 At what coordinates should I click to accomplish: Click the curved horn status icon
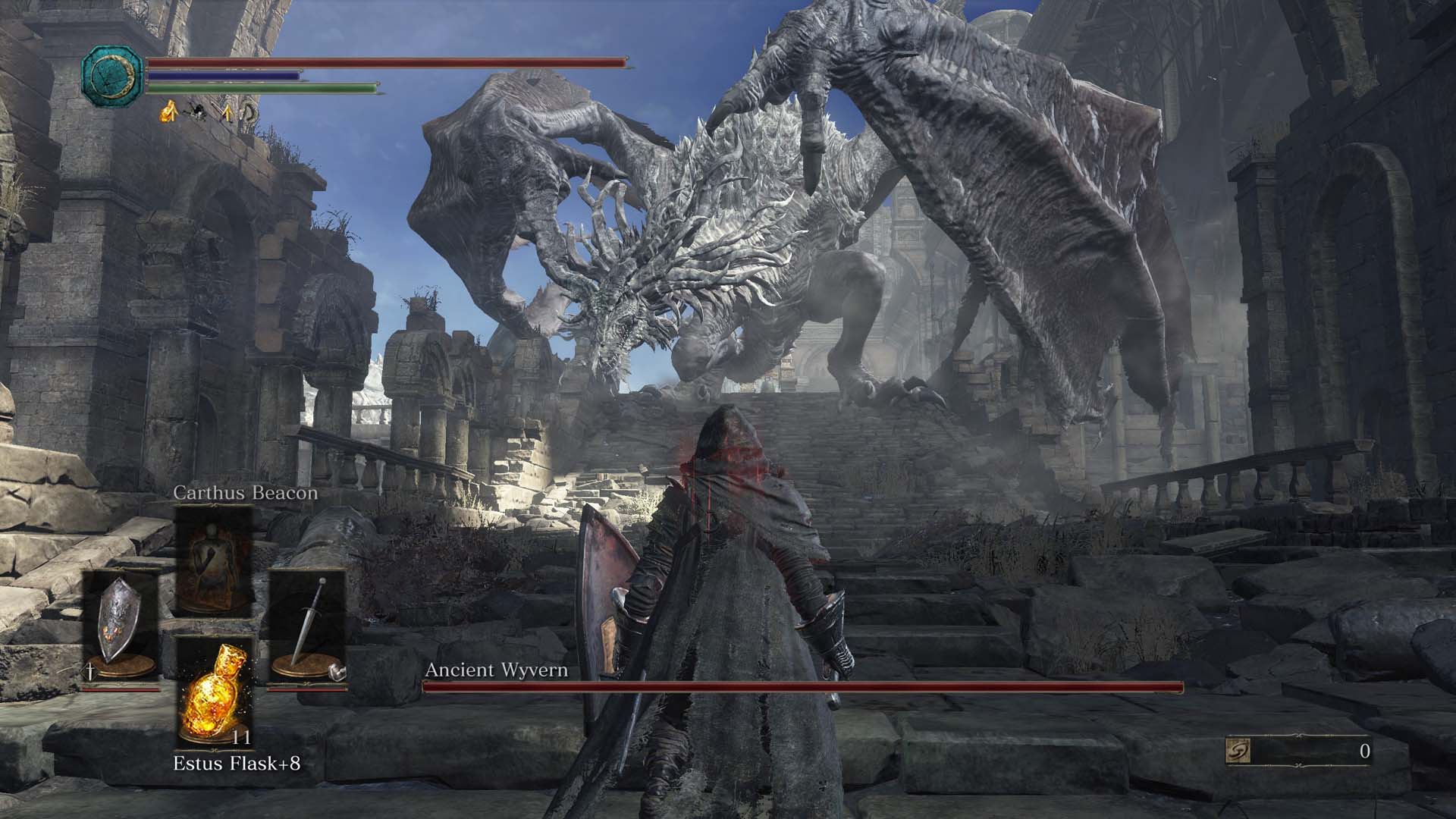[x=249, y=114]
